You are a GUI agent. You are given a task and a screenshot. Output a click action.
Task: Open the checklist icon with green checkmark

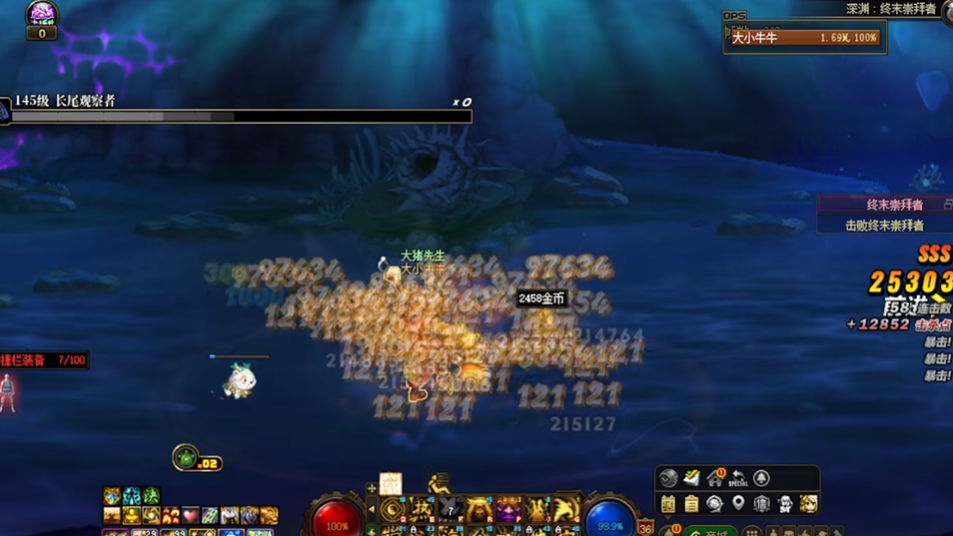coord(692,478)
